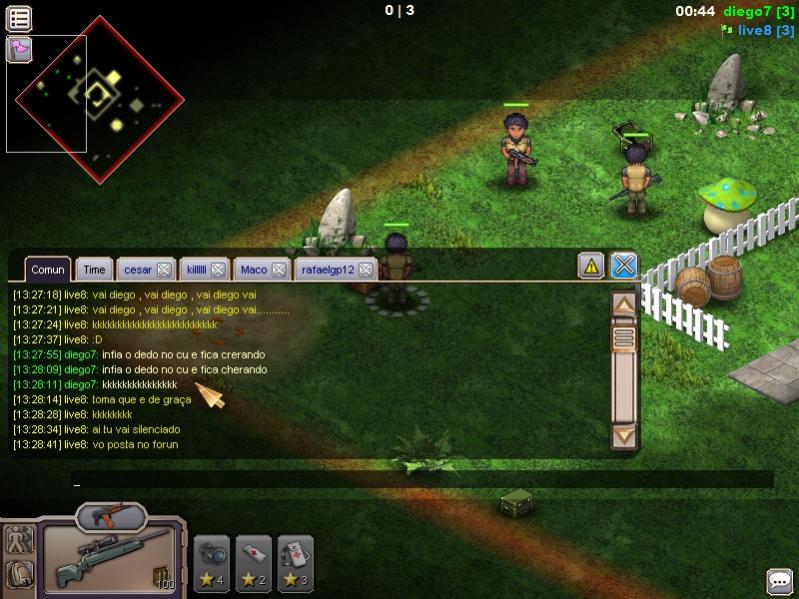Click the chat scrollbar up arrow
This screenshot has width=799, height=599.
(x=624, y=304)
